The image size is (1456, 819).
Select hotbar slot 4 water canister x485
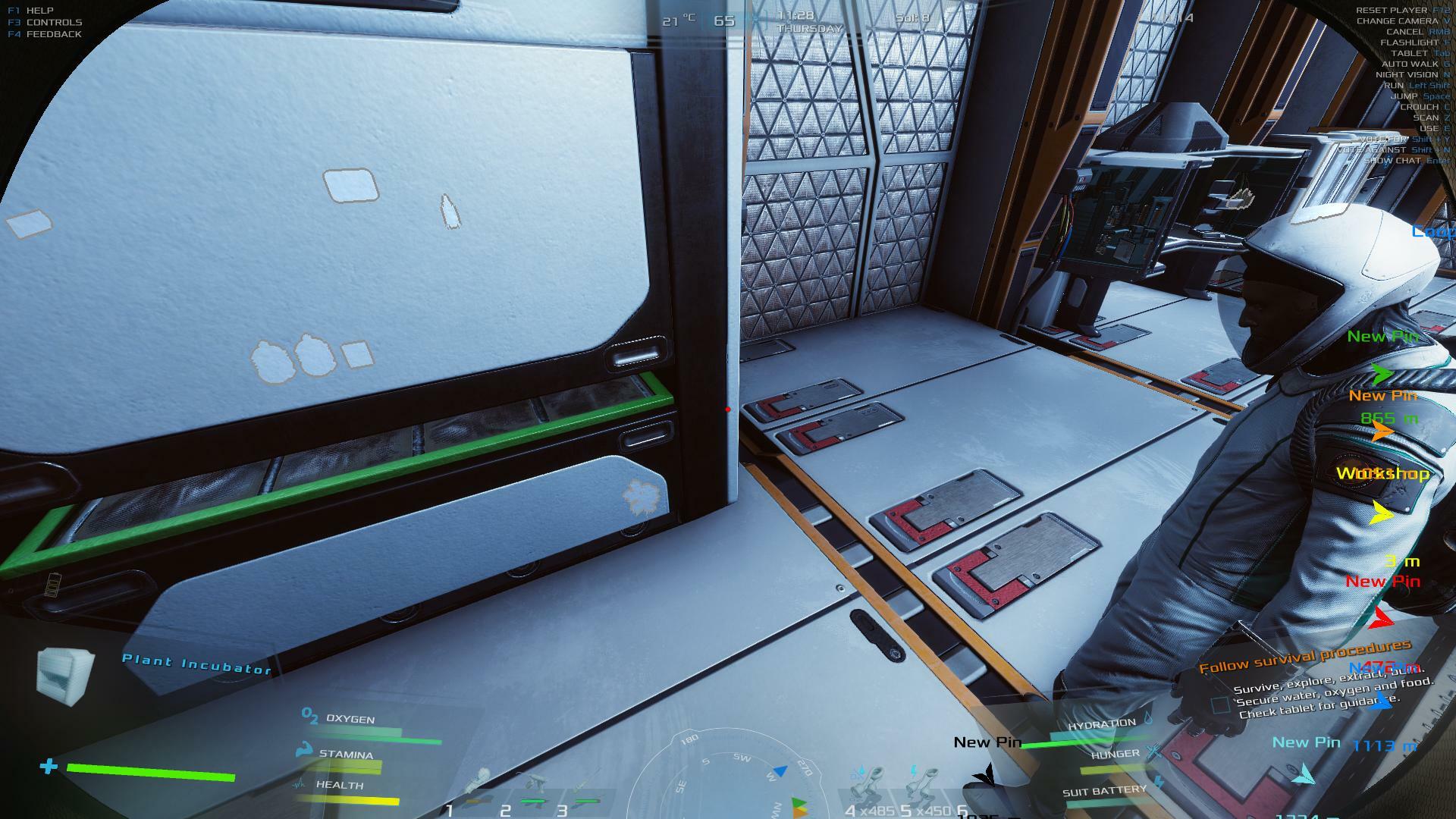(x=866, y=789)
